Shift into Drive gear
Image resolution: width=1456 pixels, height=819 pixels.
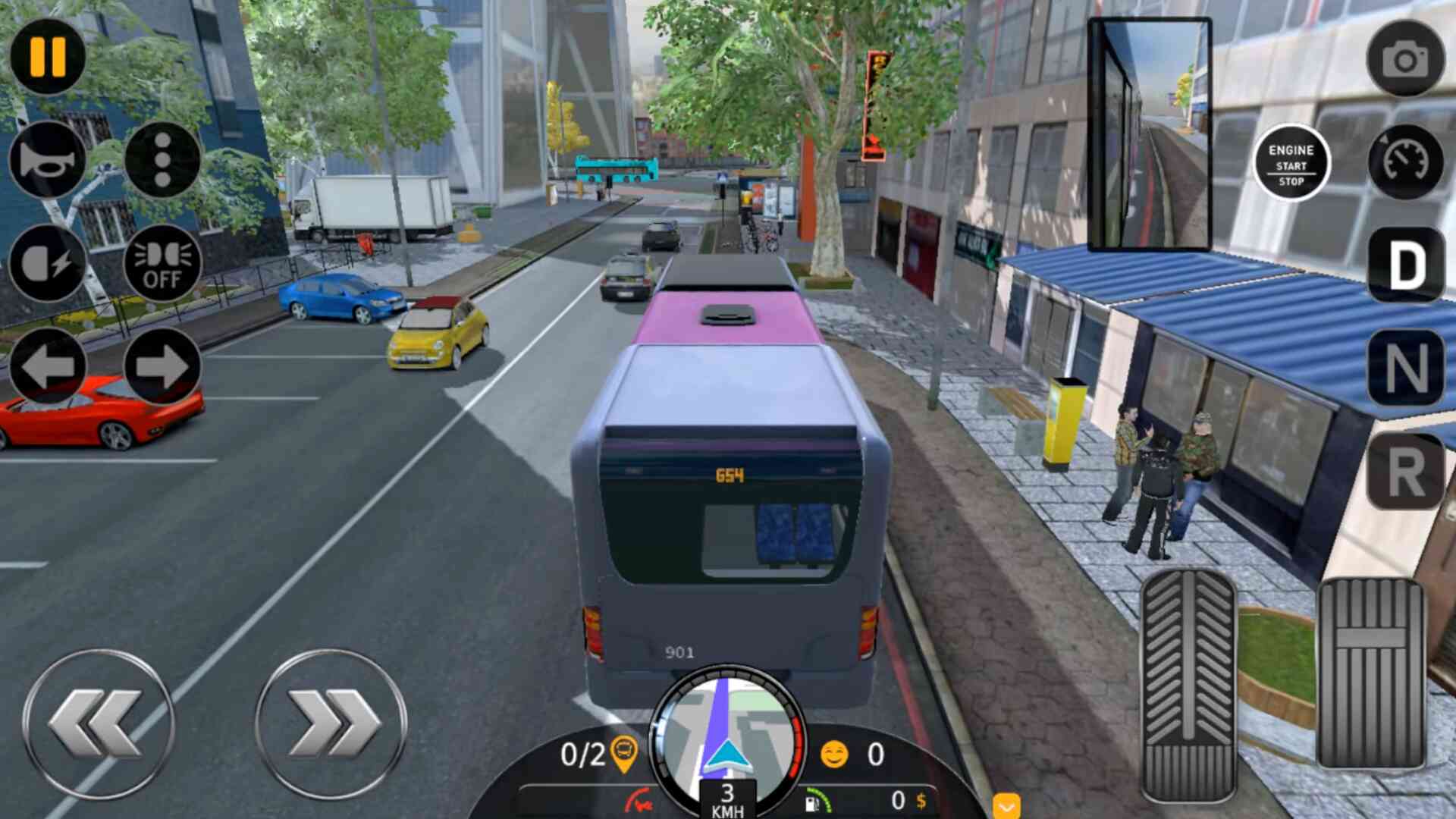pos(1405,265)
